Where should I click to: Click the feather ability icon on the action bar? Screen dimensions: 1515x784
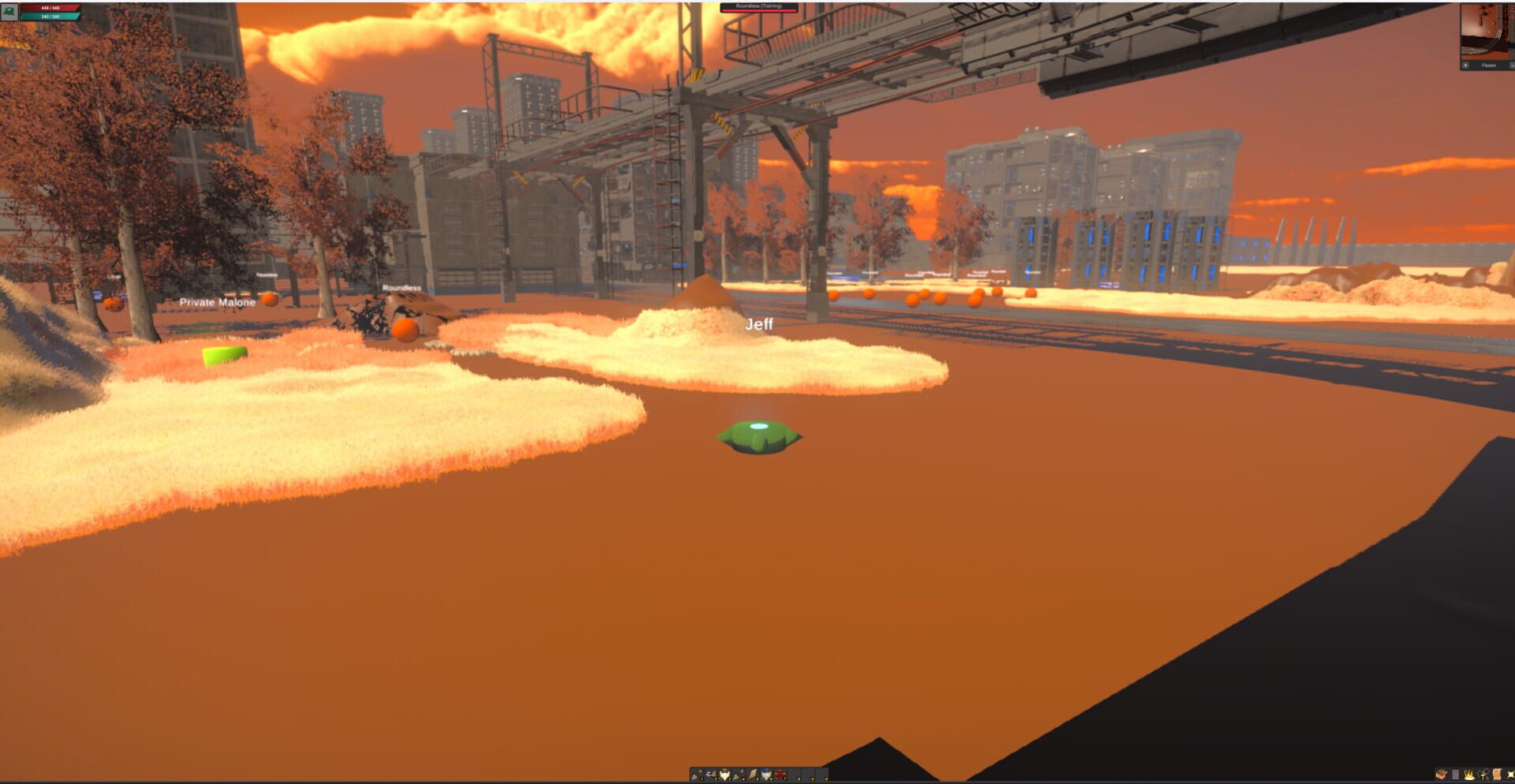pos(752,773)
